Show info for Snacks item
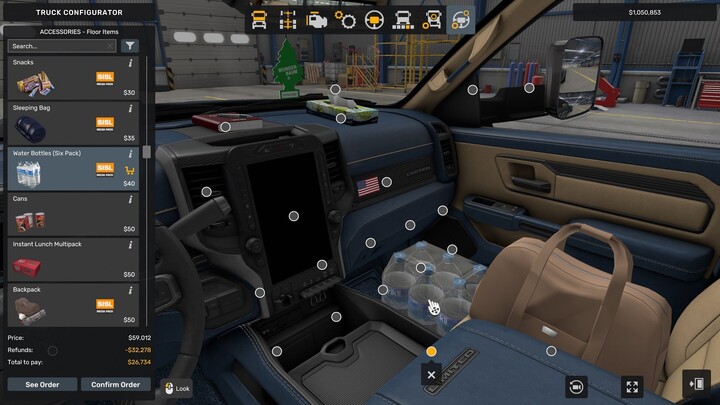Screen dimensions: 720x405 point(130,63)
